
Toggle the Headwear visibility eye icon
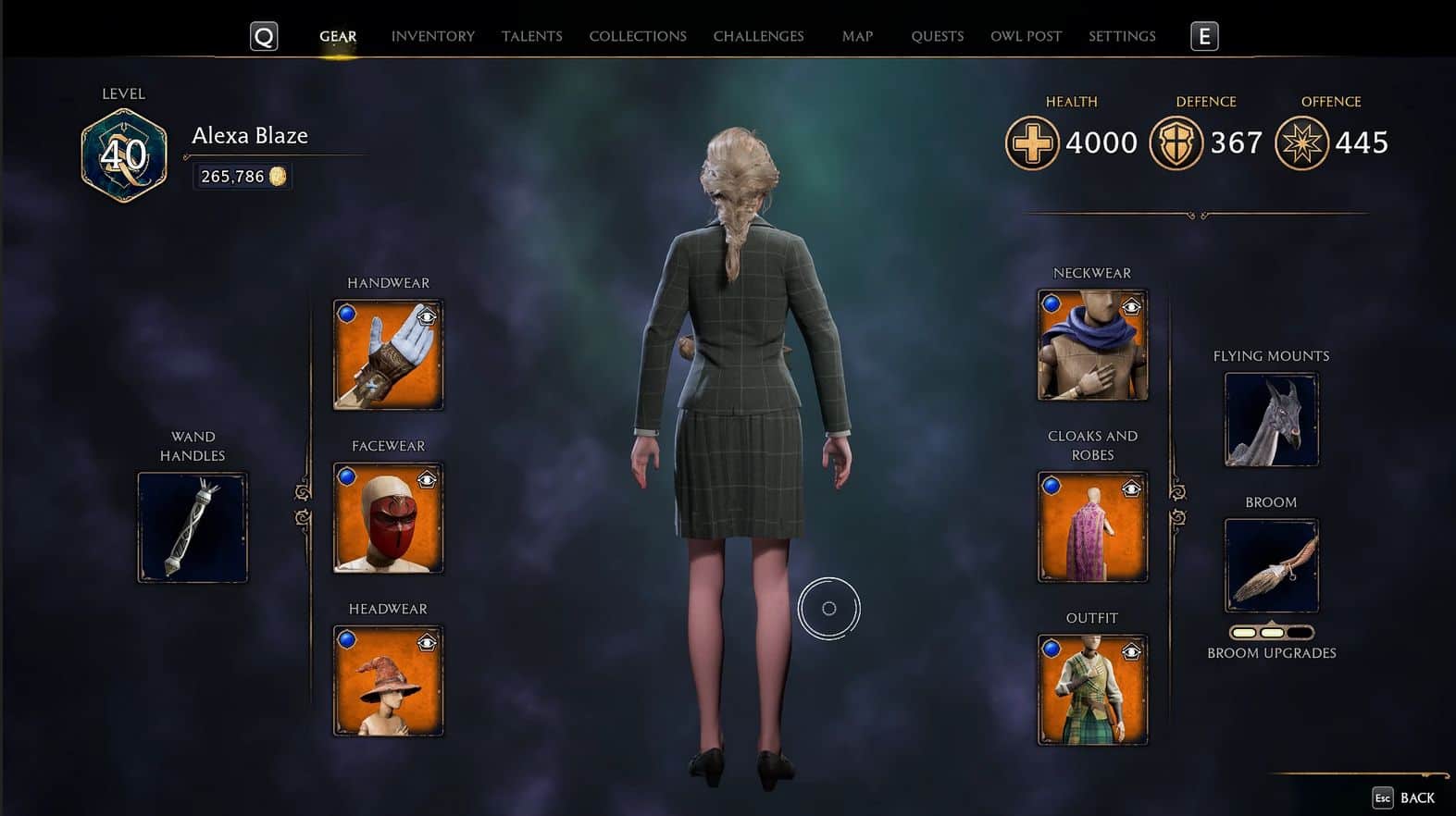[x=427, y=642]
